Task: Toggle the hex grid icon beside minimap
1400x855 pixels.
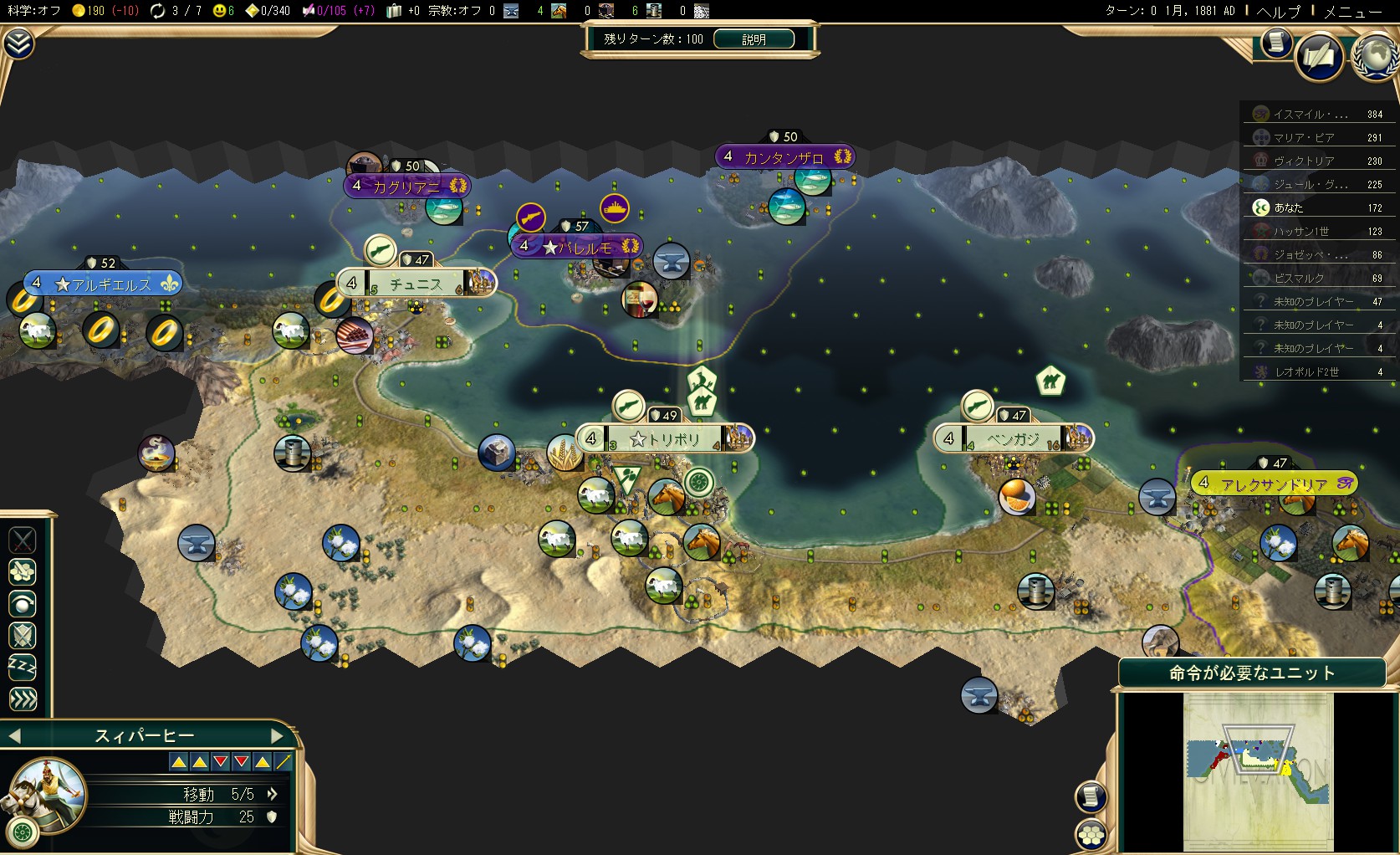Action: pos(1091,834)
